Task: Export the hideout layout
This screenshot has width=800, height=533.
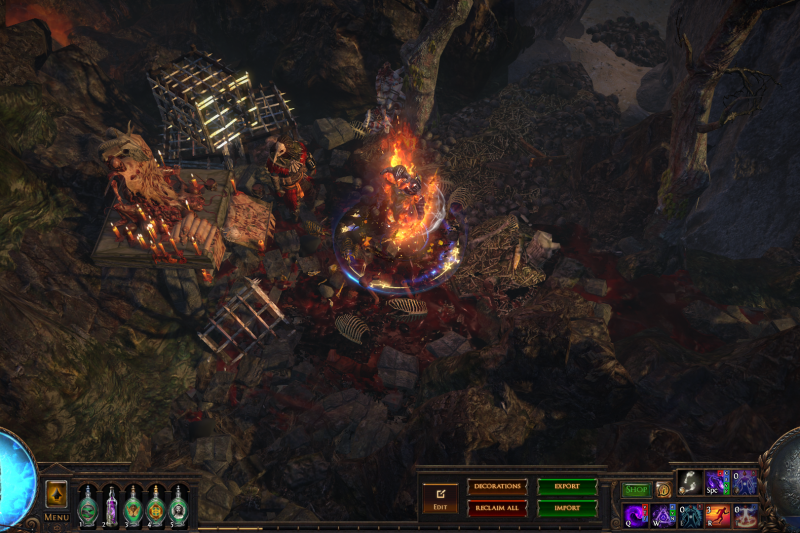Action: 567,486
